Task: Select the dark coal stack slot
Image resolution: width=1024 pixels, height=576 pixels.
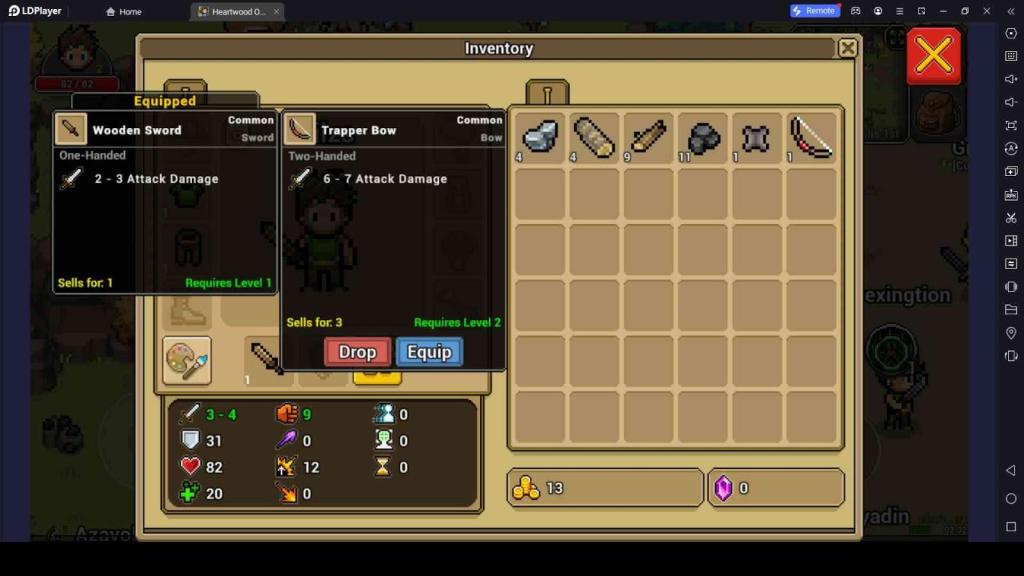Action: 703,138
